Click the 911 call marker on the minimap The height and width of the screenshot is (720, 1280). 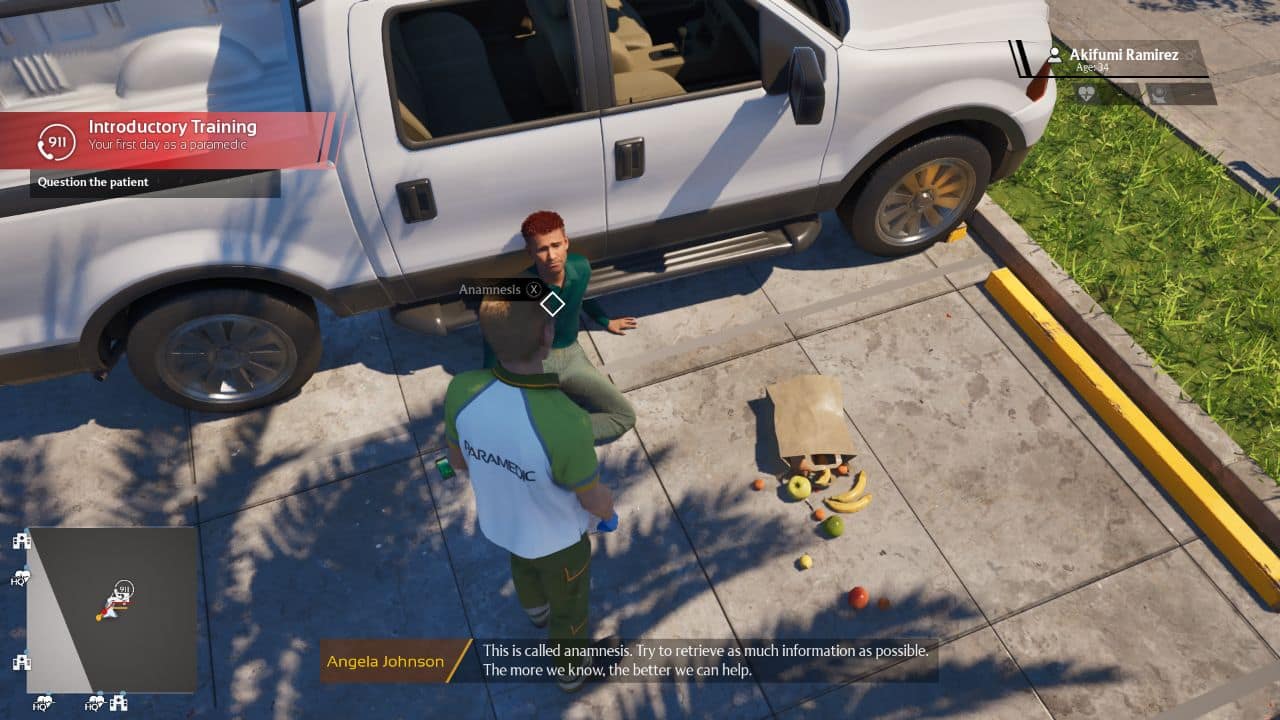122,587
